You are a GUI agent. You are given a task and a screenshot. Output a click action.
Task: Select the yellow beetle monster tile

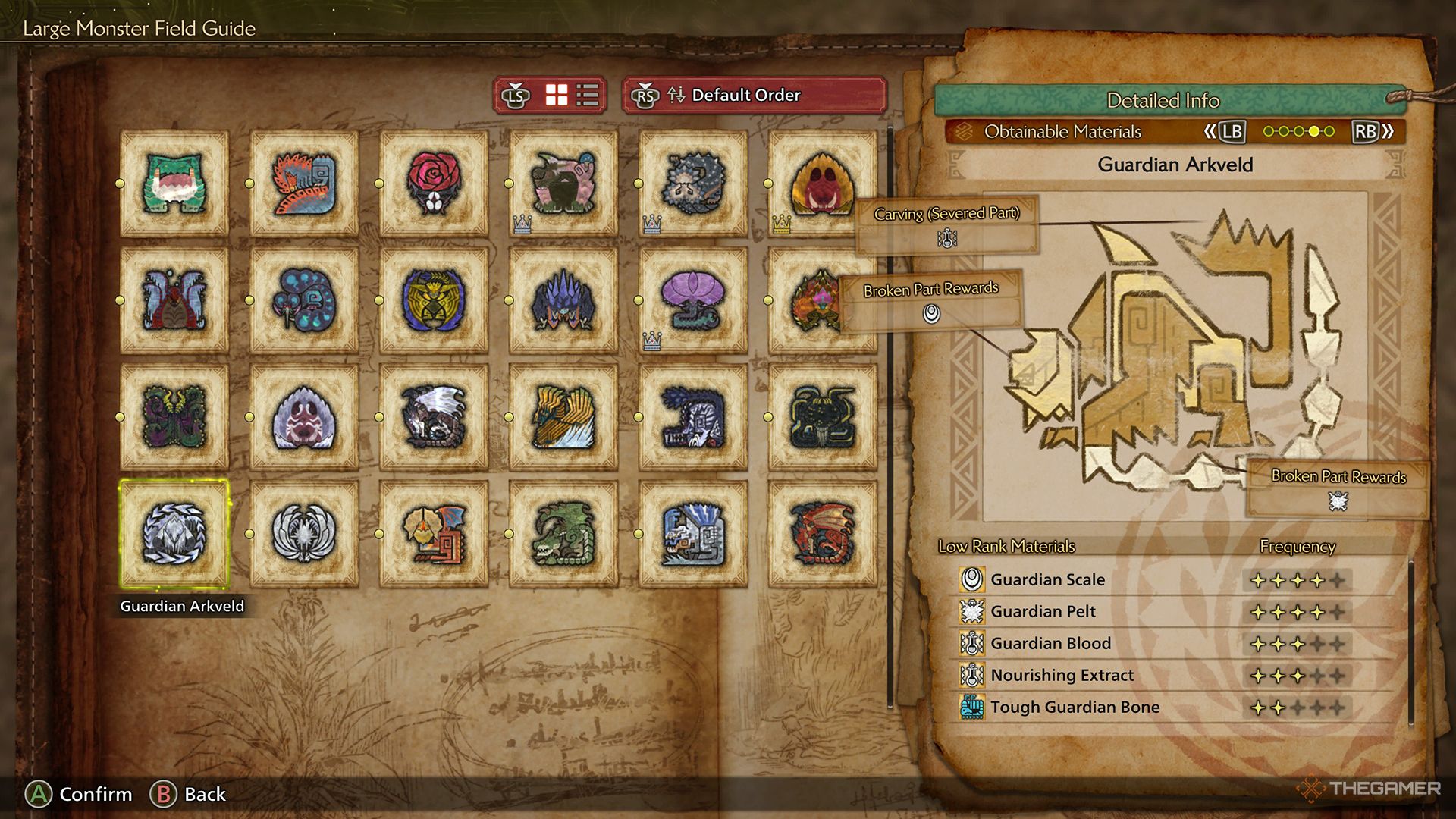434,300
